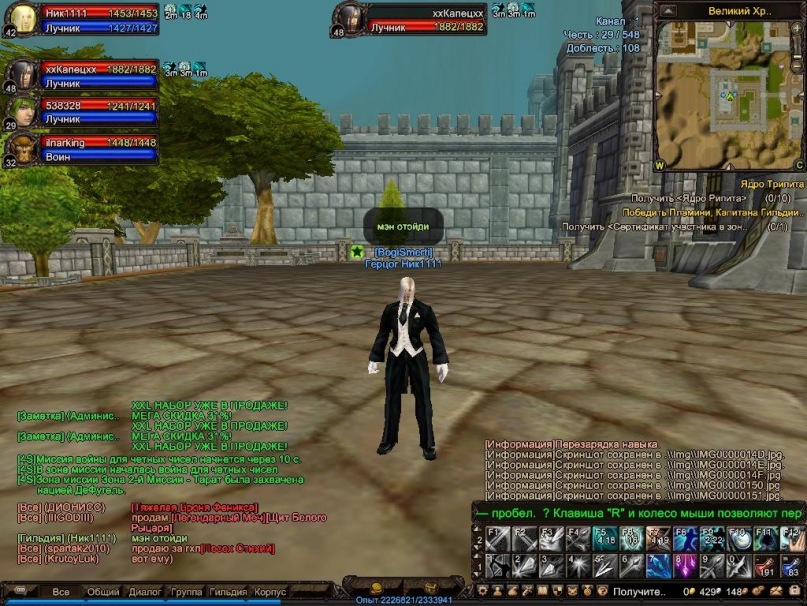The width and height of the screenshot is (807, 606).
Task: Open the Ядро Трипита quest tracker entry
Action: pos(764,184)
